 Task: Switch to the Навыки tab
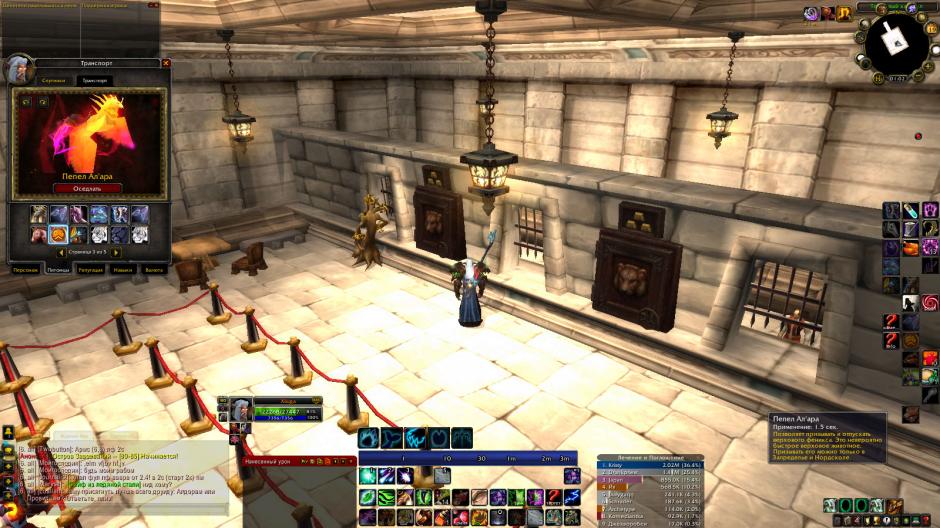pyautogui.click(x=123, y=270)
